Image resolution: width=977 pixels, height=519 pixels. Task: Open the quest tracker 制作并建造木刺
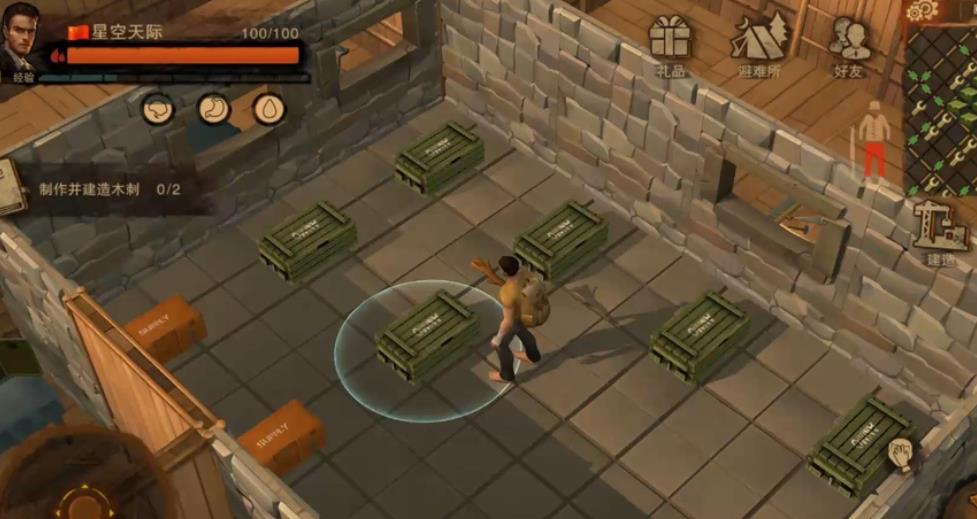click(110, 189)
